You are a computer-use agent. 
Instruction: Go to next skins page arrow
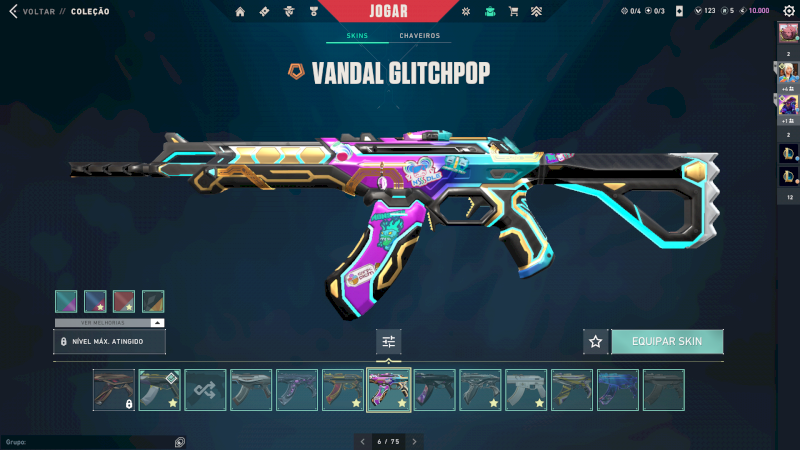[414, 441]
